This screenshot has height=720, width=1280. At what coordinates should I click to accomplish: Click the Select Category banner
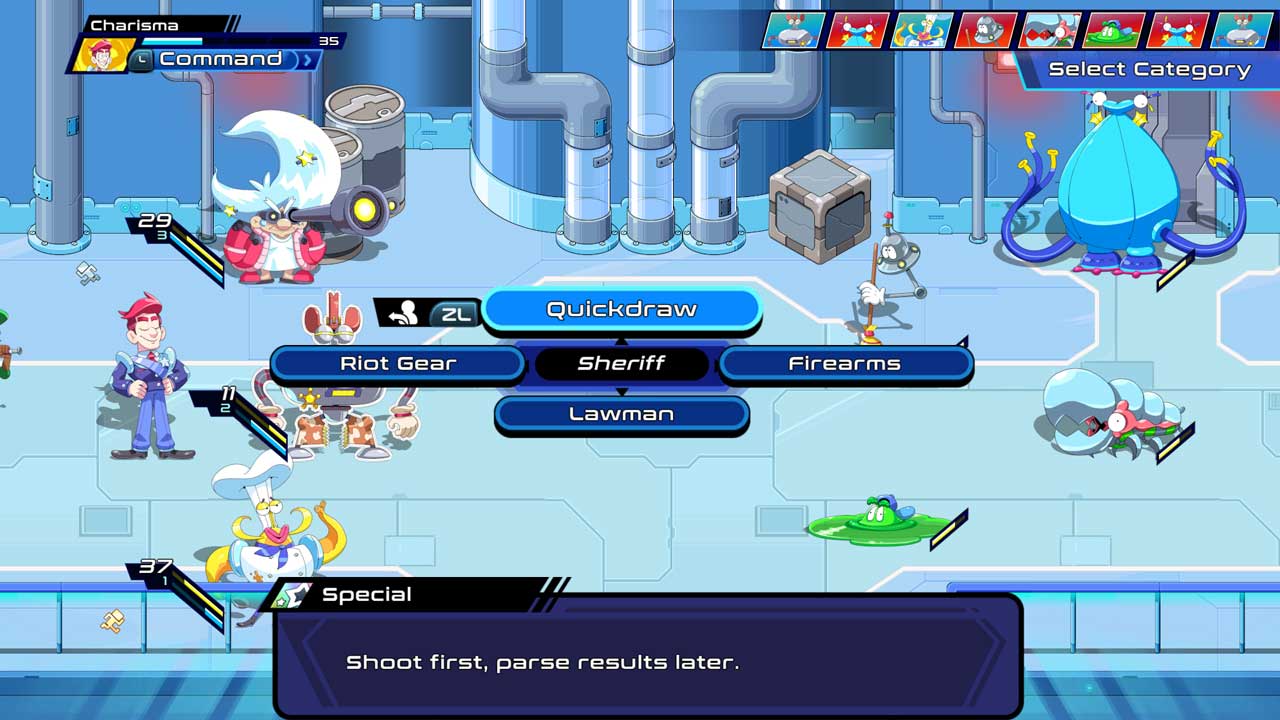[1148, 68]
